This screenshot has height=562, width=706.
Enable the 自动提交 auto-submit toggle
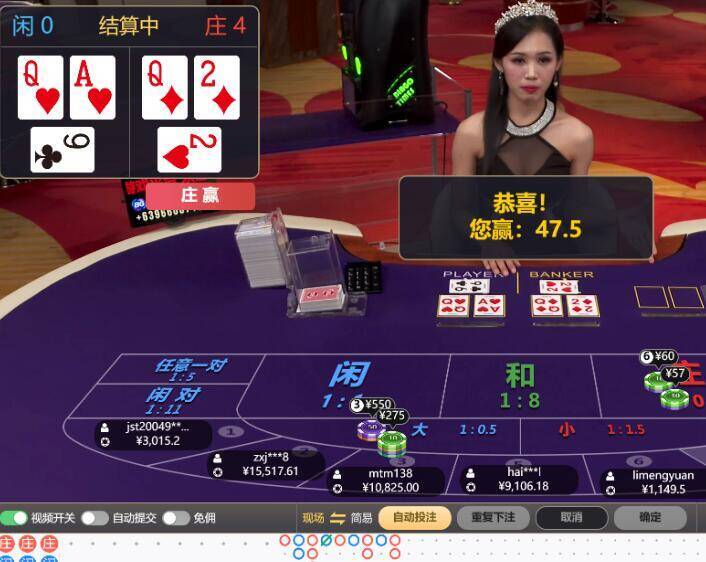[95, 518]
